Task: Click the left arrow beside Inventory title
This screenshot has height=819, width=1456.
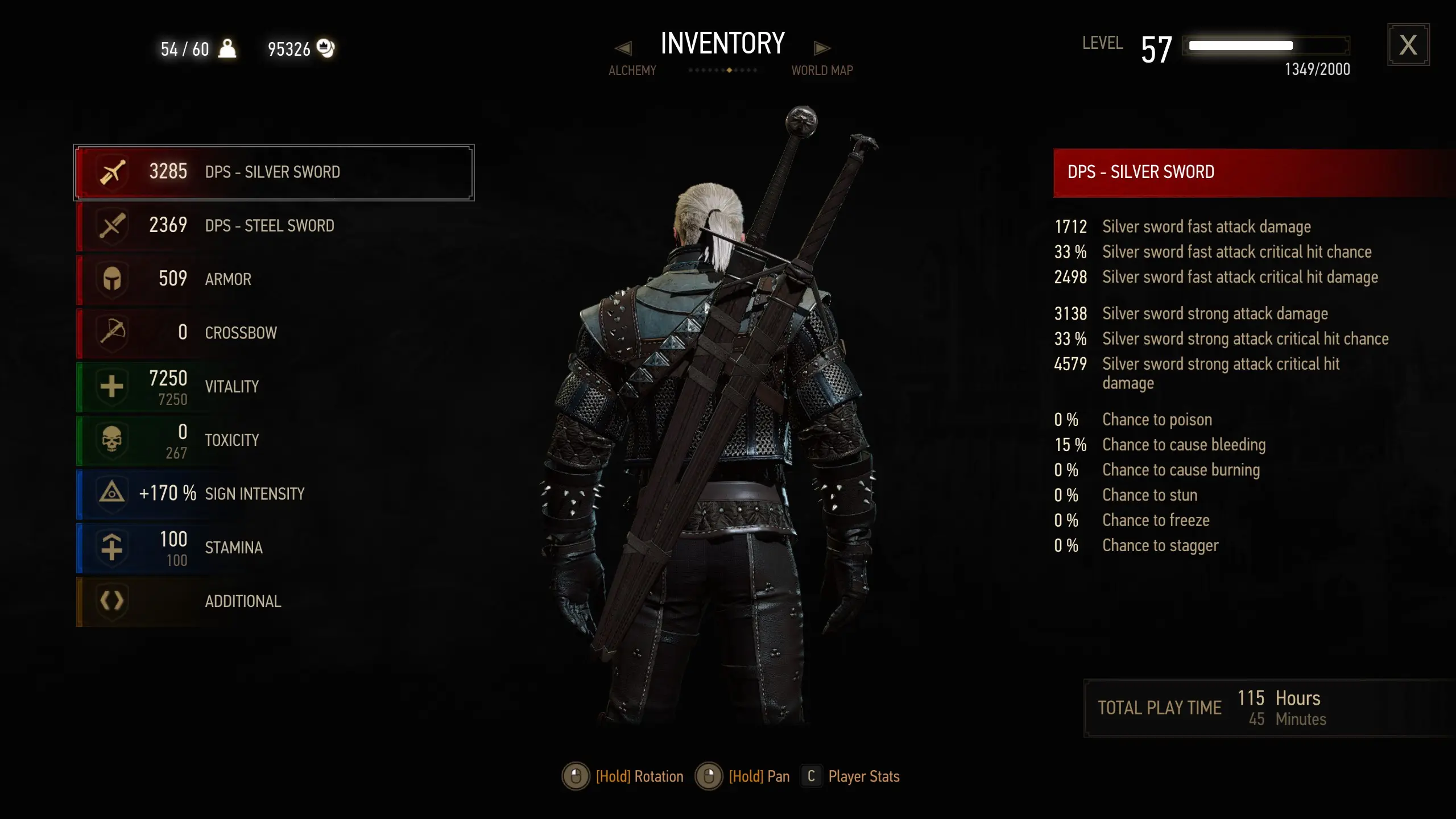Action: click(x=623, y=48)
